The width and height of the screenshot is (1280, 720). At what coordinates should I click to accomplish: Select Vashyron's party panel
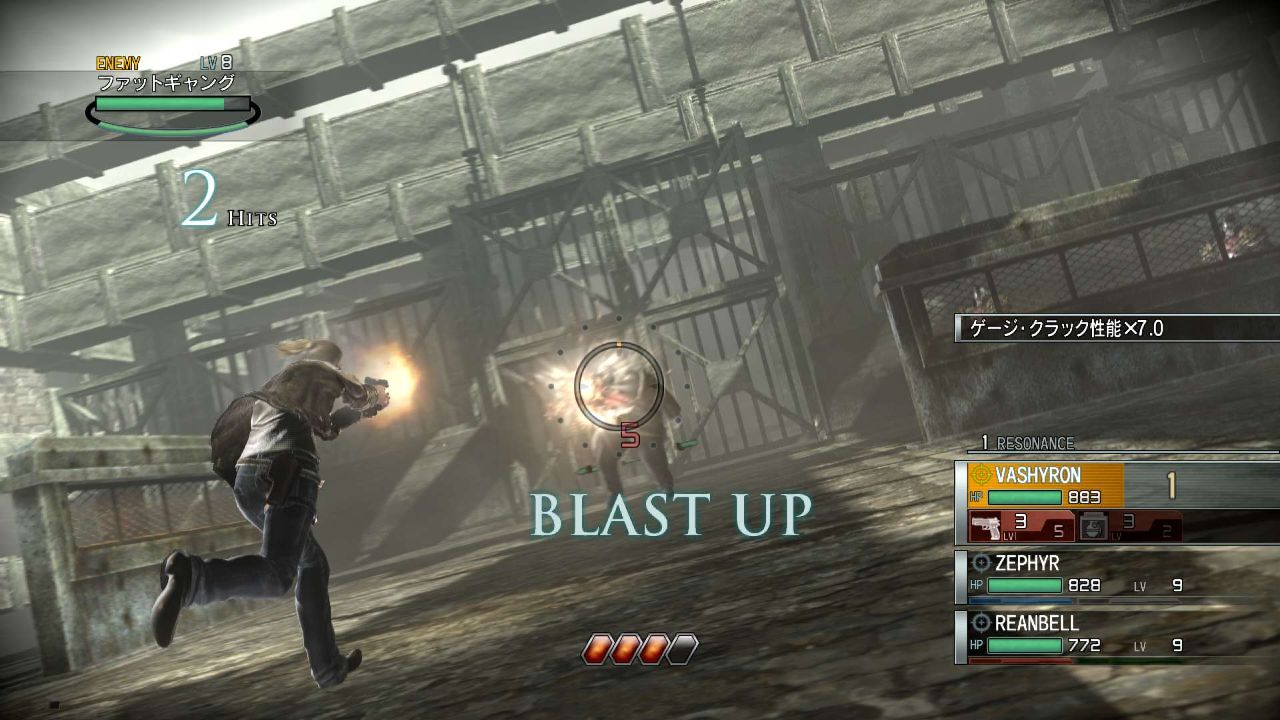pos(1045,485)
